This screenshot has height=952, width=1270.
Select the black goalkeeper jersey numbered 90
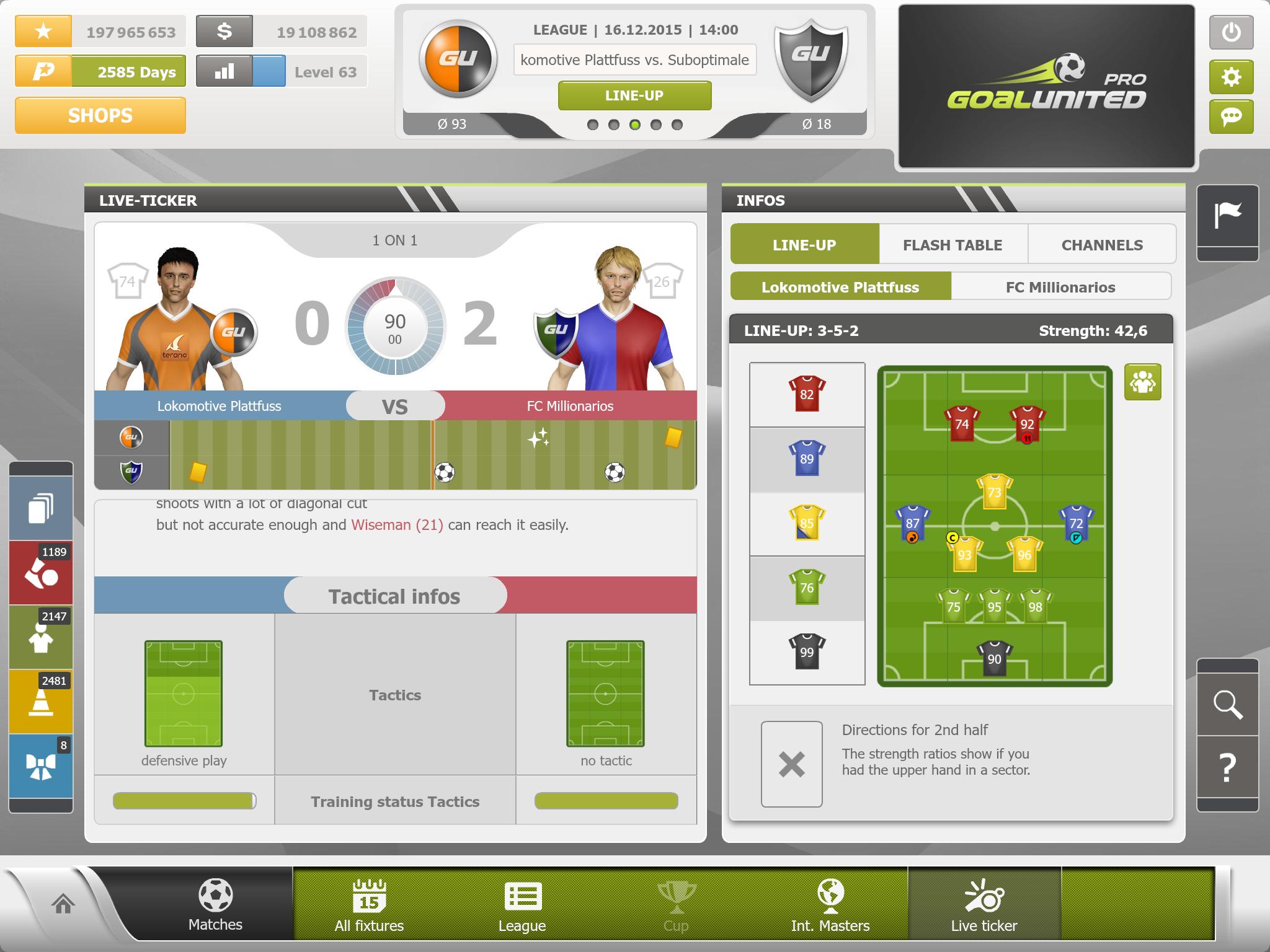pos(993,657)
